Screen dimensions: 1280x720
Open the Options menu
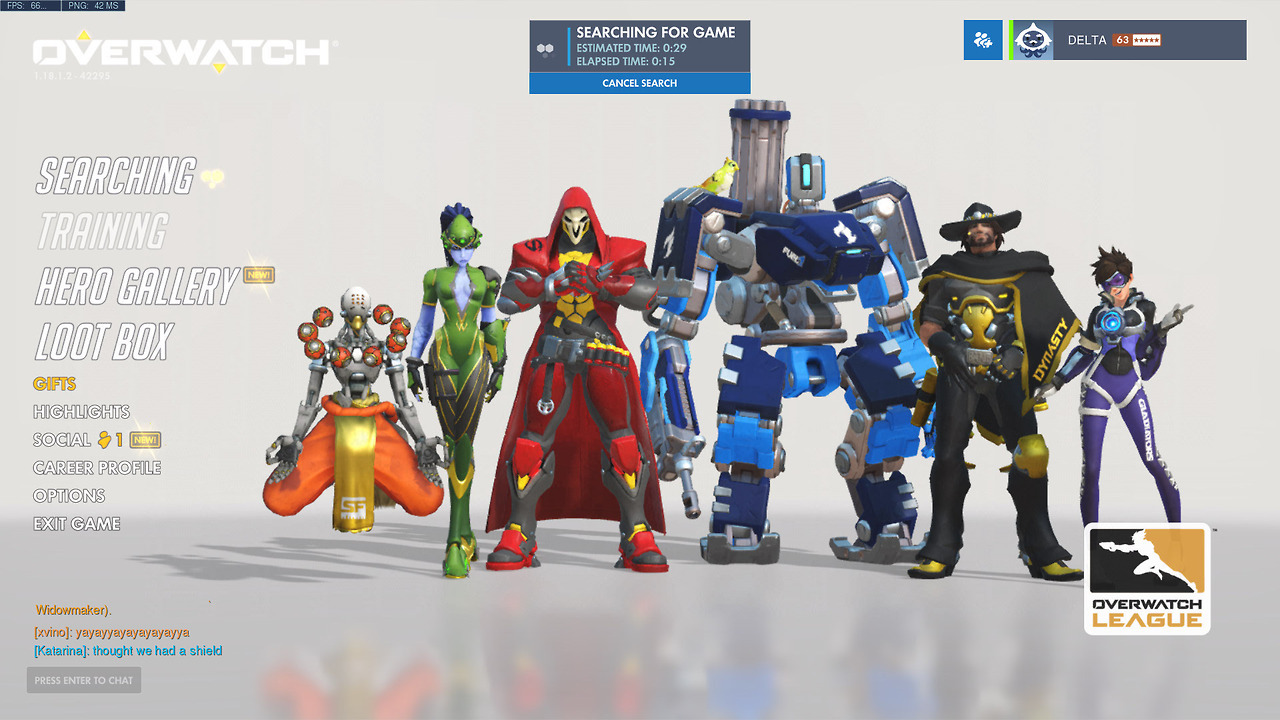[x=69, y=496]
